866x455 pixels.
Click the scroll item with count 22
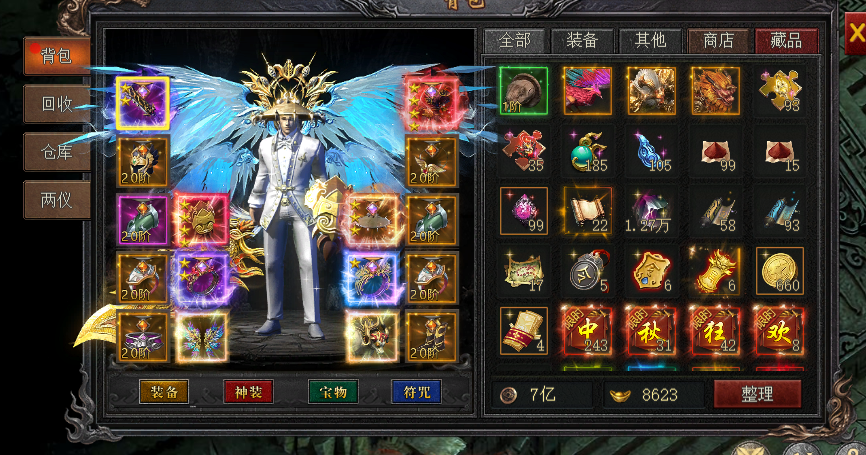(x=588, y=211)
